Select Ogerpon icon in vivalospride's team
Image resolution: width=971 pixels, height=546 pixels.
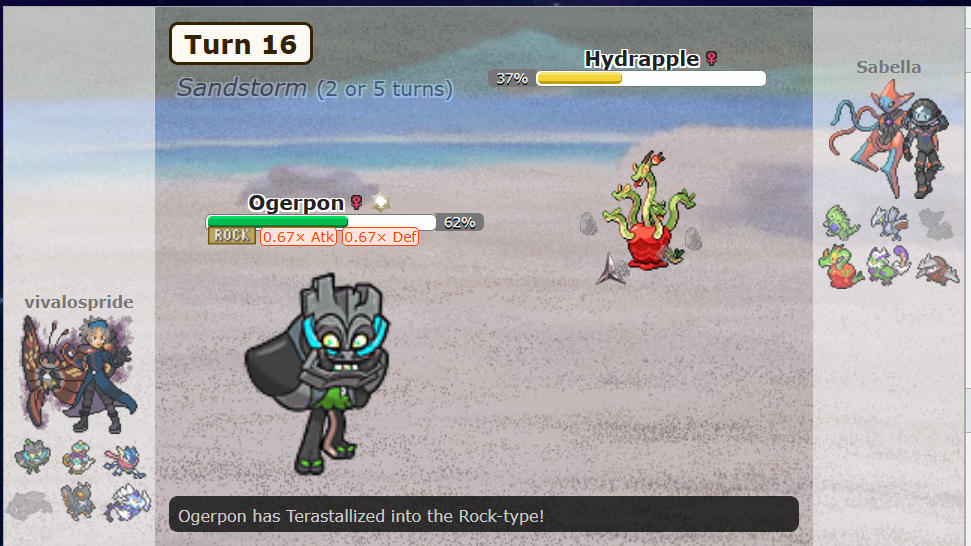click(x=30, y=458)
